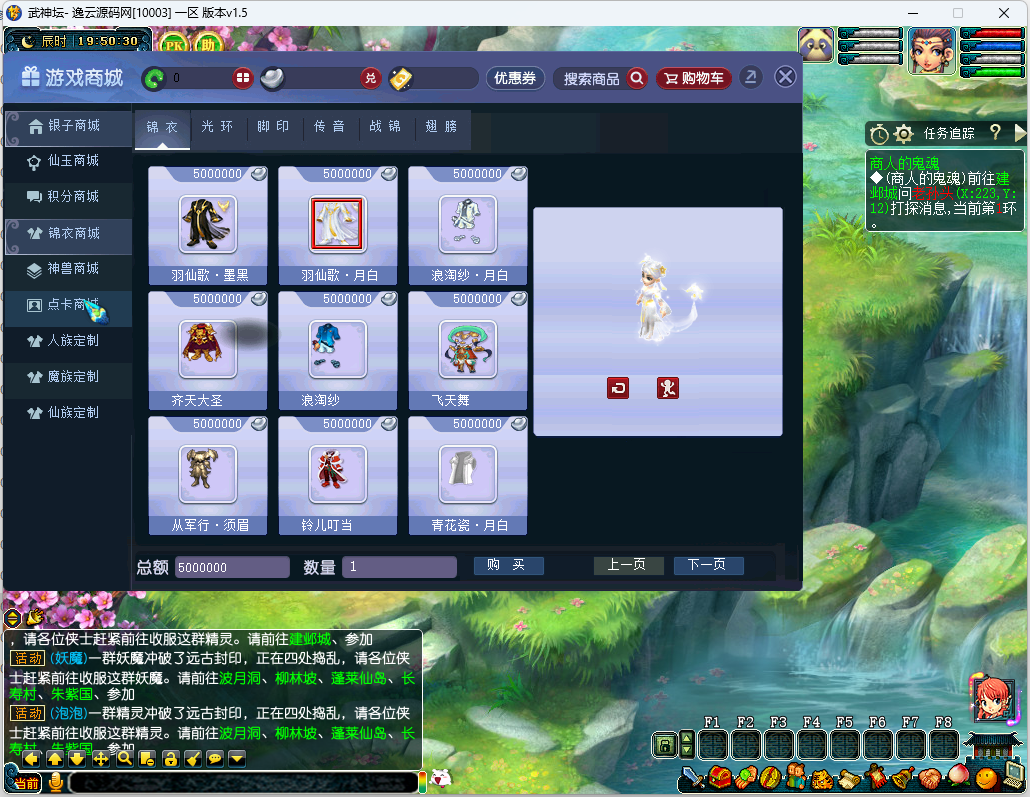The height and width of the screenshot is (797, 1030).
Task: Open the 购物车 shopping cart
Action: pos(694,78)
